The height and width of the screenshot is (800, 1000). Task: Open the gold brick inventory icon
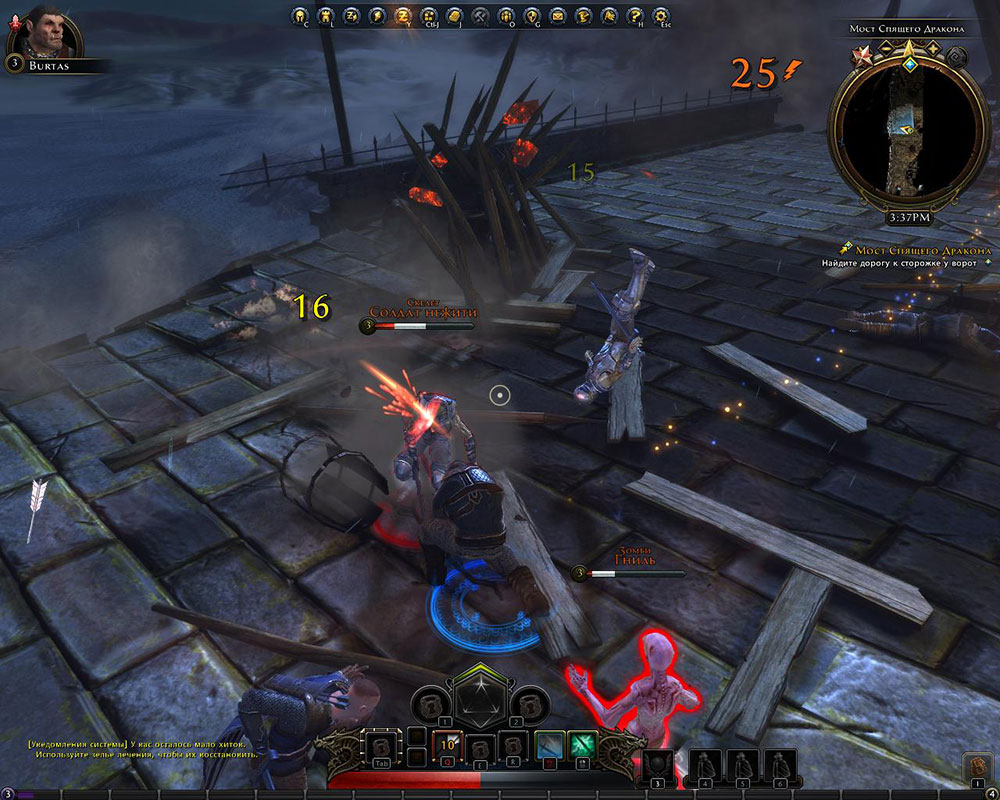[454, 16]
